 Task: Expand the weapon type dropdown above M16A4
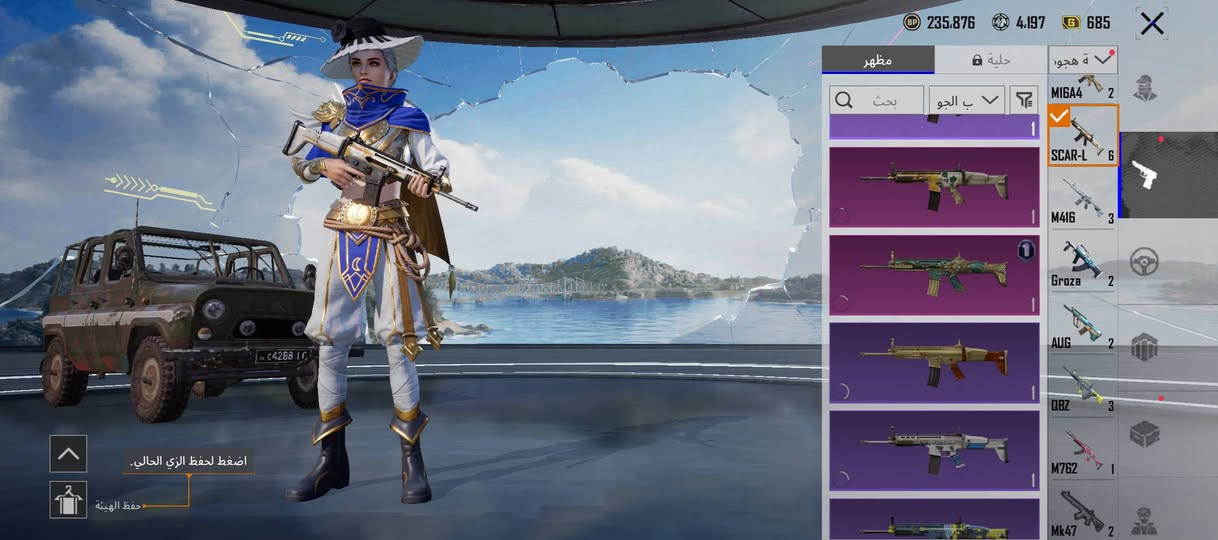pos(1083,60)
